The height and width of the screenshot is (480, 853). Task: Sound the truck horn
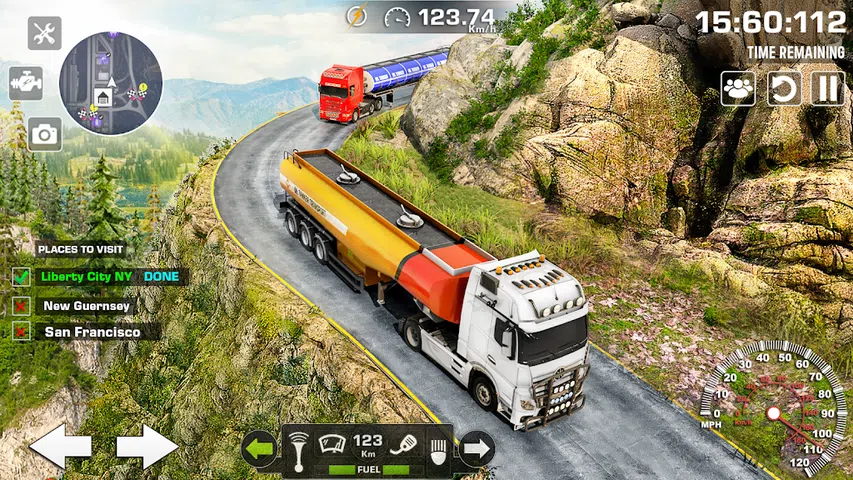click(298, 447)
